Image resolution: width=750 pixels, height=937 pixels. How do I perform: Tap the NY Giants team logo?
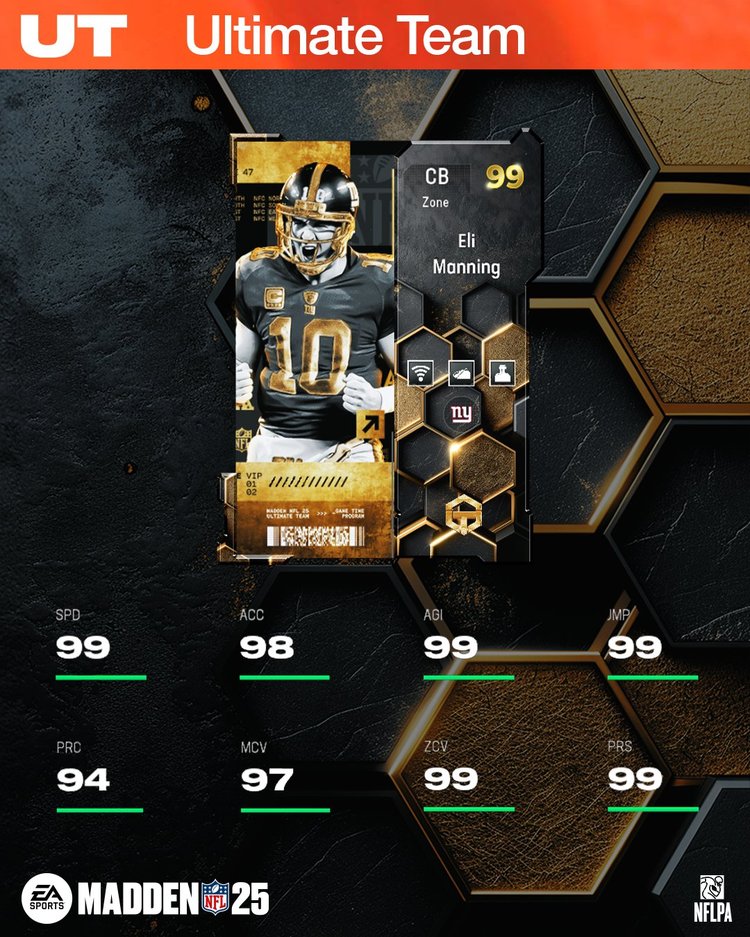(x=461, y=413)
